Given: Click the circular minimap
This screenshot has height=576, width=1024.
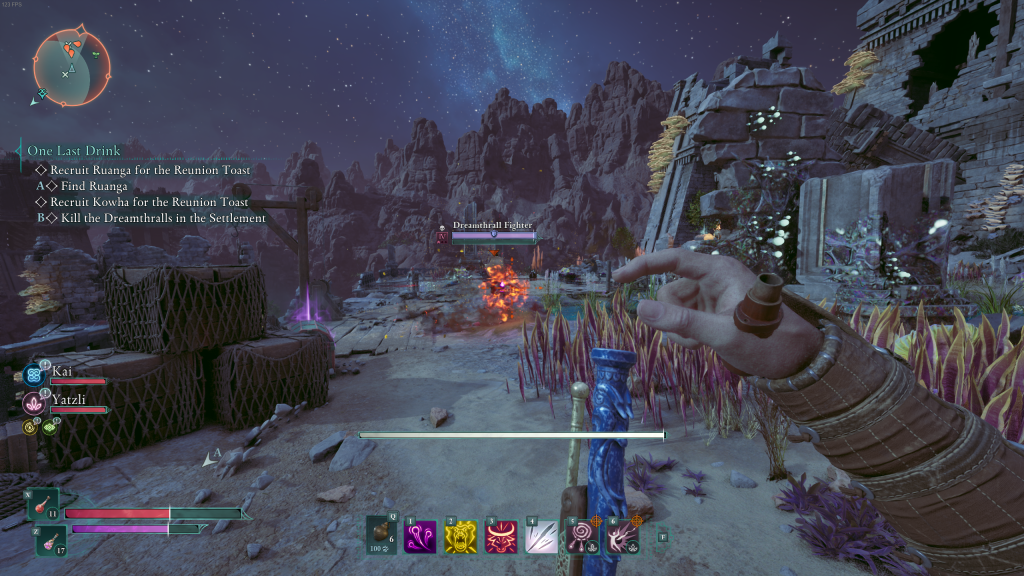Looking at the screenshot, I should tap(72, 67).
